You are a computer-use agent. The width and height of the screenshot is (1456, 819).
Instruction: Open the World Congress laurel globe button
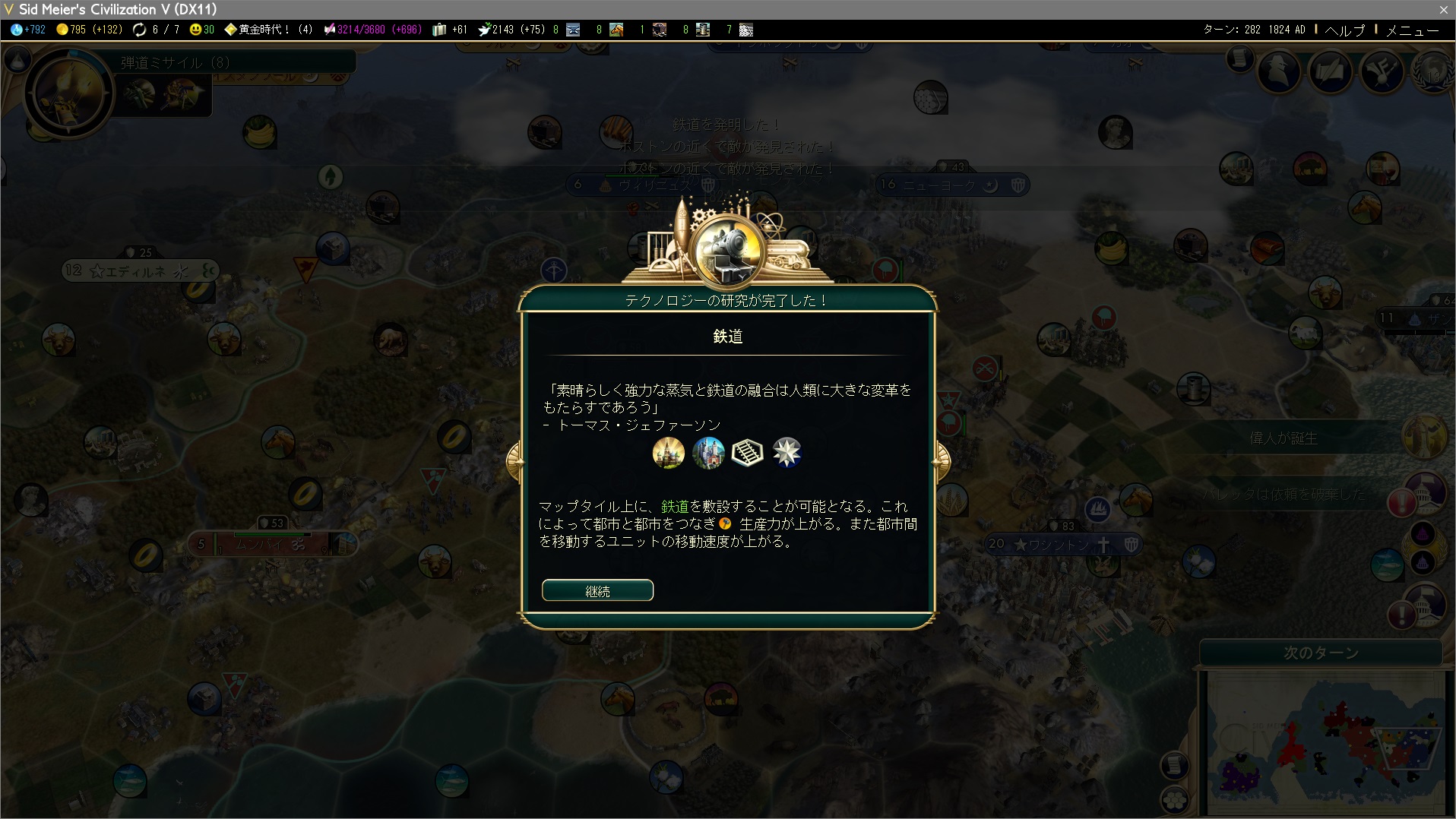(1435, 71)
